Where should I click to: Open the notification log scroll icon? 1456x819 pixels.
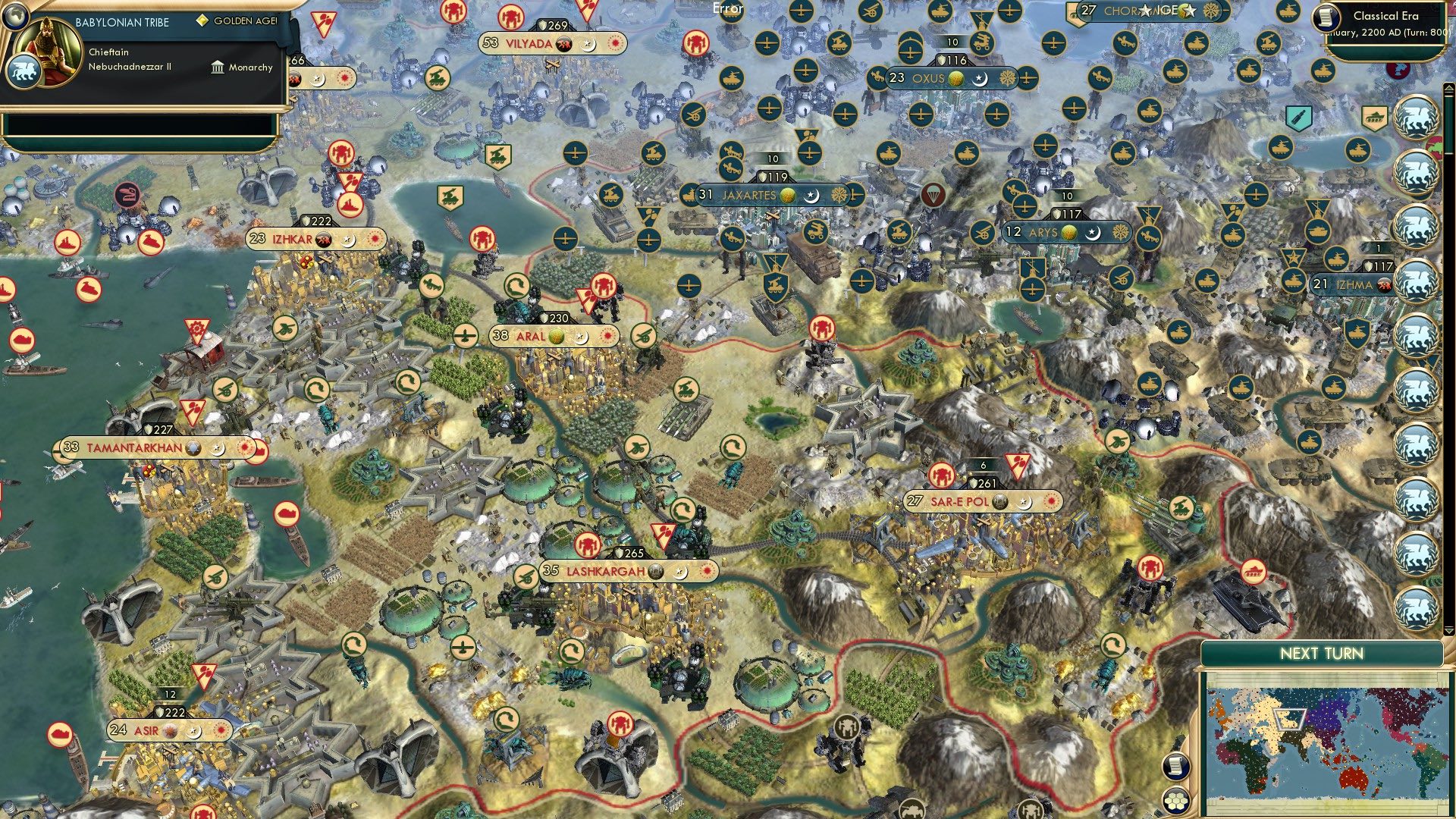1176,767
